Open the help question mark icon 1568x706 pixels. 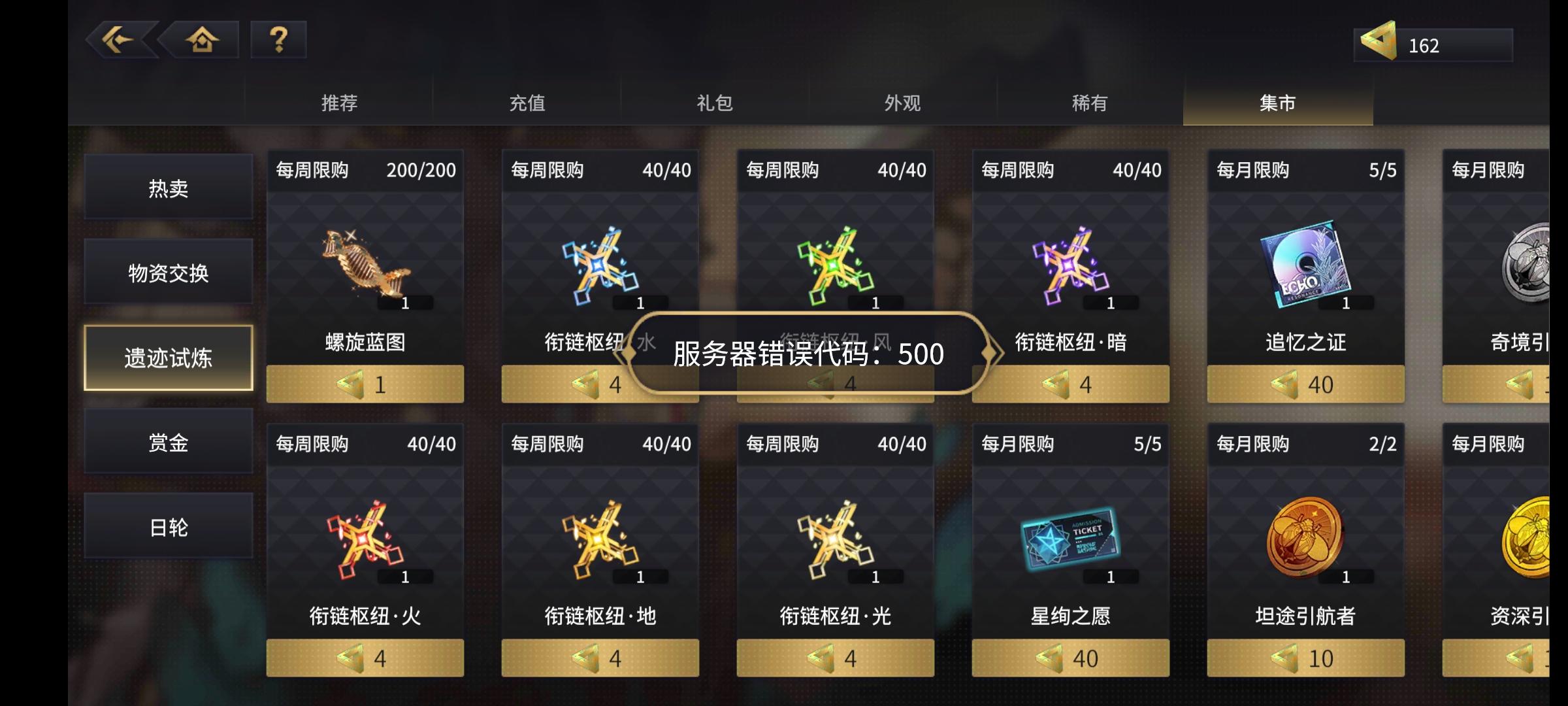coord(279,41)
